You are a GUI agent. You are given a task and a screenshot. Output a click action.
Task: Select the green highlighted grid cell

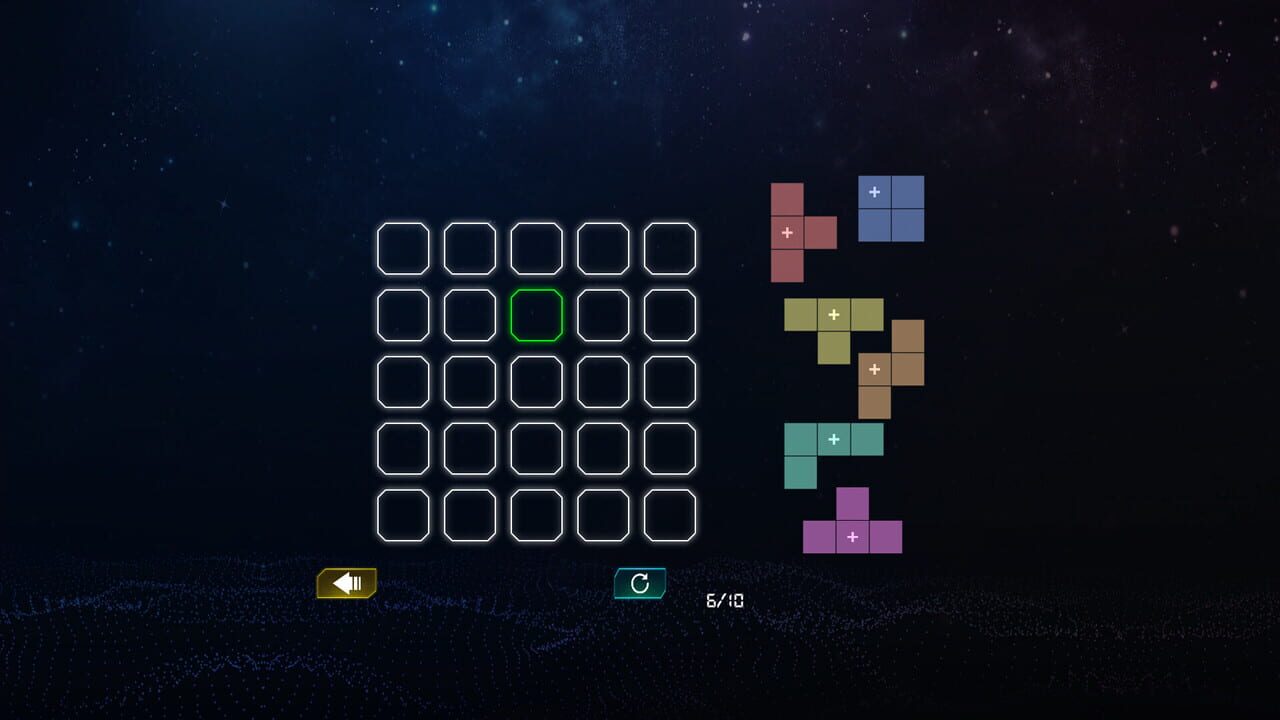coord(536,316)
